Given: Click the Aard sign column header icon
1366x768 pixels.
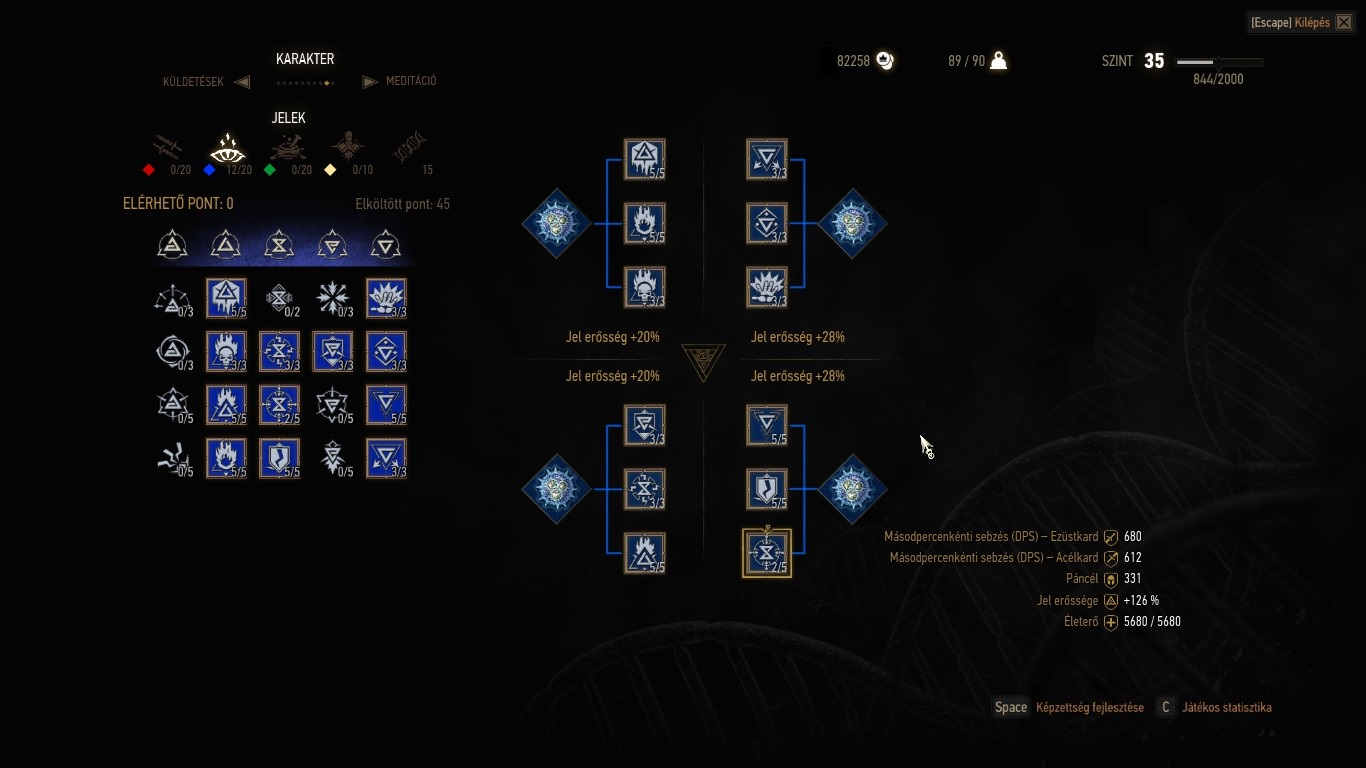Looking at the screenshot, I should 173,244.
